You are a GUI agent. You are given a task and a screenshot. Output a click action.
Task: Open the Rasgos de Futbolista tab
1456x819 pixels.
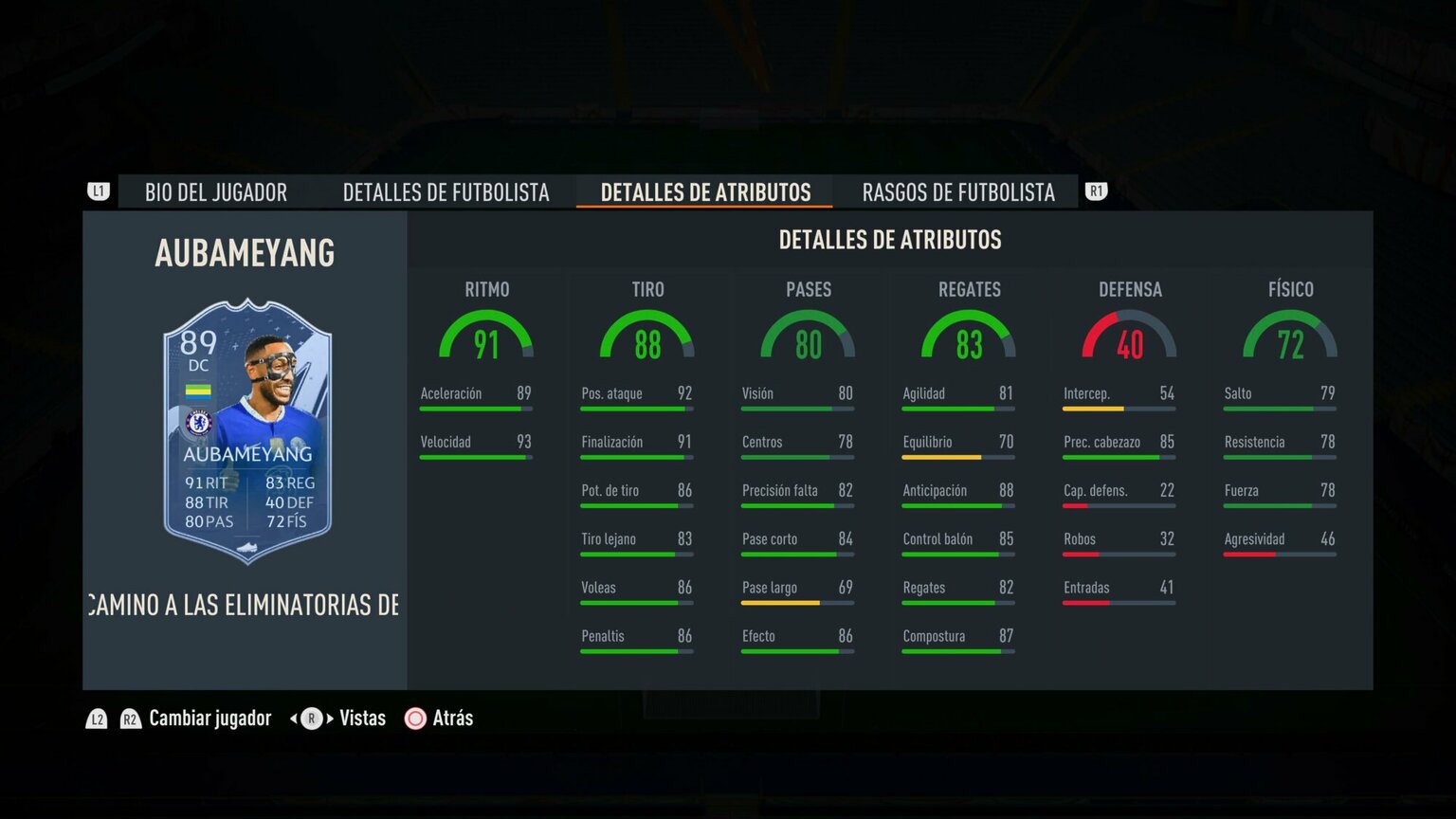pyautogui.click(x=957, y=192)
